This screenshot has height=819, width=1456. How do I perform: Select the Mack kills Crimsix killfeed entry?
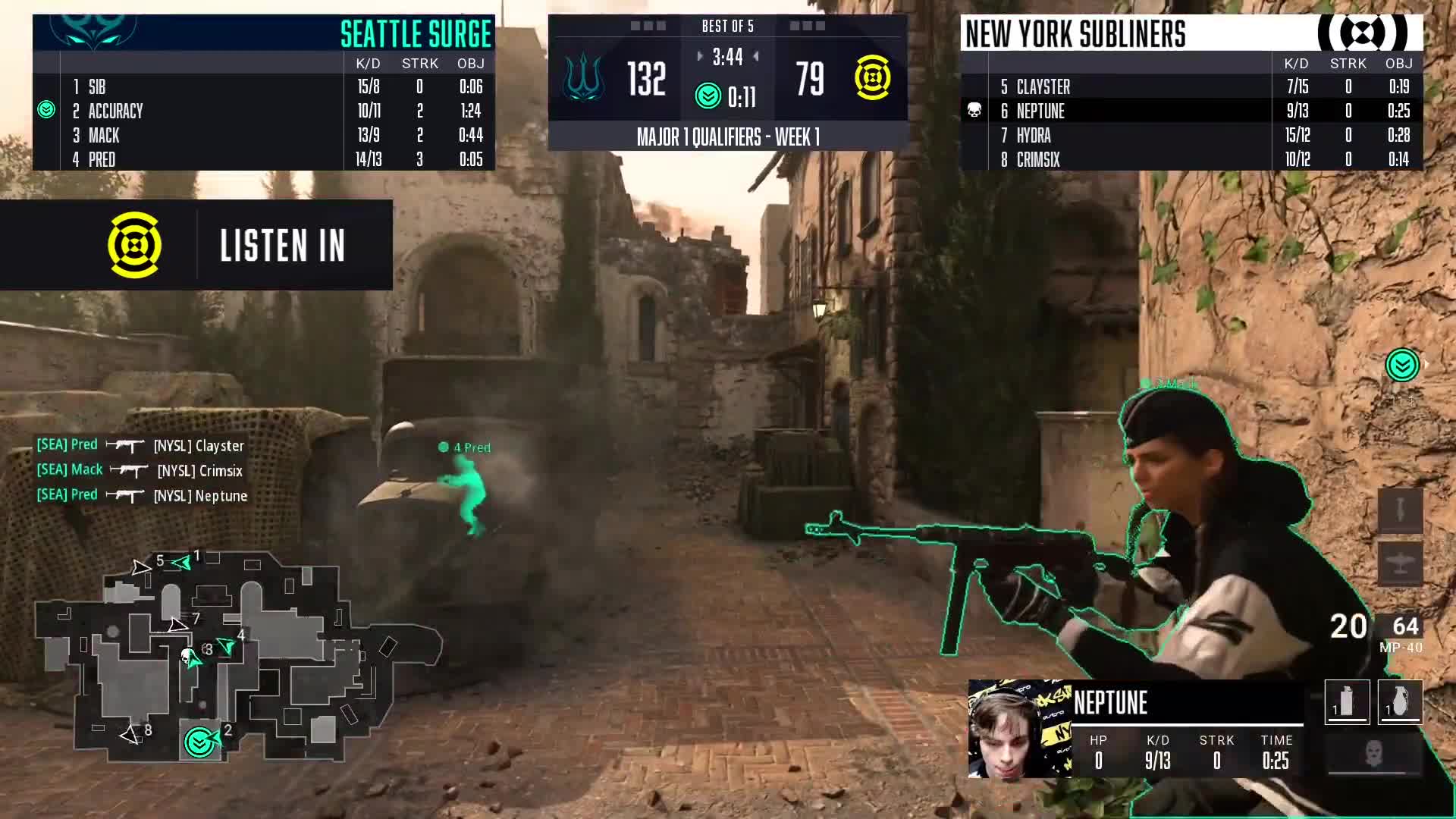(x=140, y=471)
